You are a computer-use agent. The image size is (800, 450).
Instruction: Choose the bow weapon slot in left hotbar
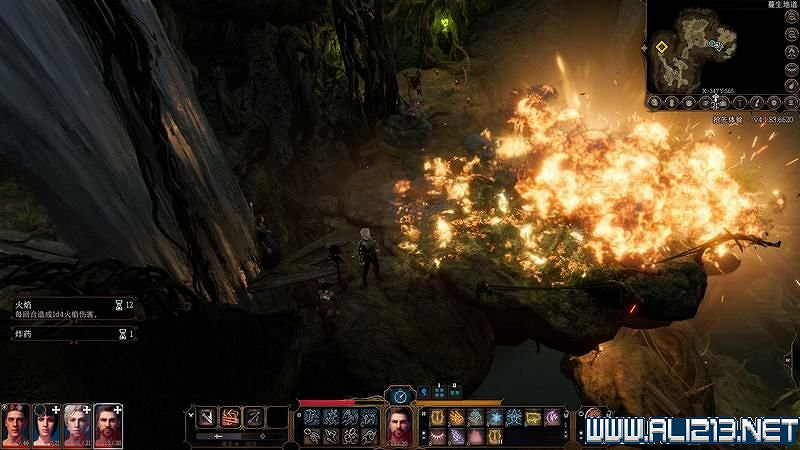(255, 417)
